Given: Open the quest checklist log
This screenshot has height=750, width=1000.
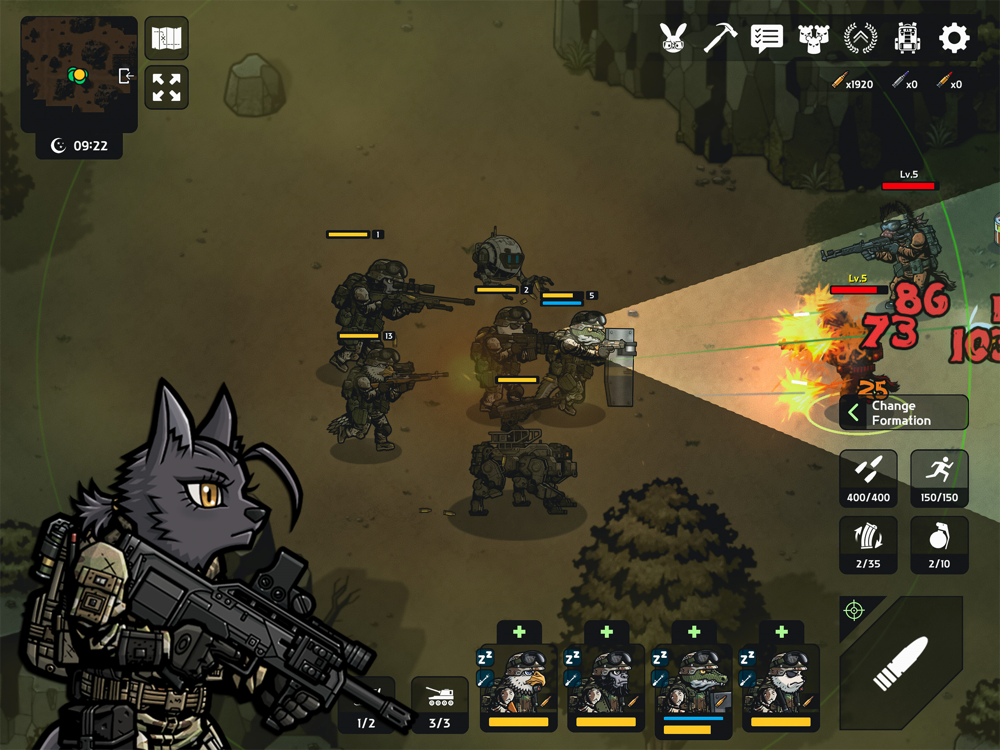Looking at the screenshot, I should pos(767,39).
